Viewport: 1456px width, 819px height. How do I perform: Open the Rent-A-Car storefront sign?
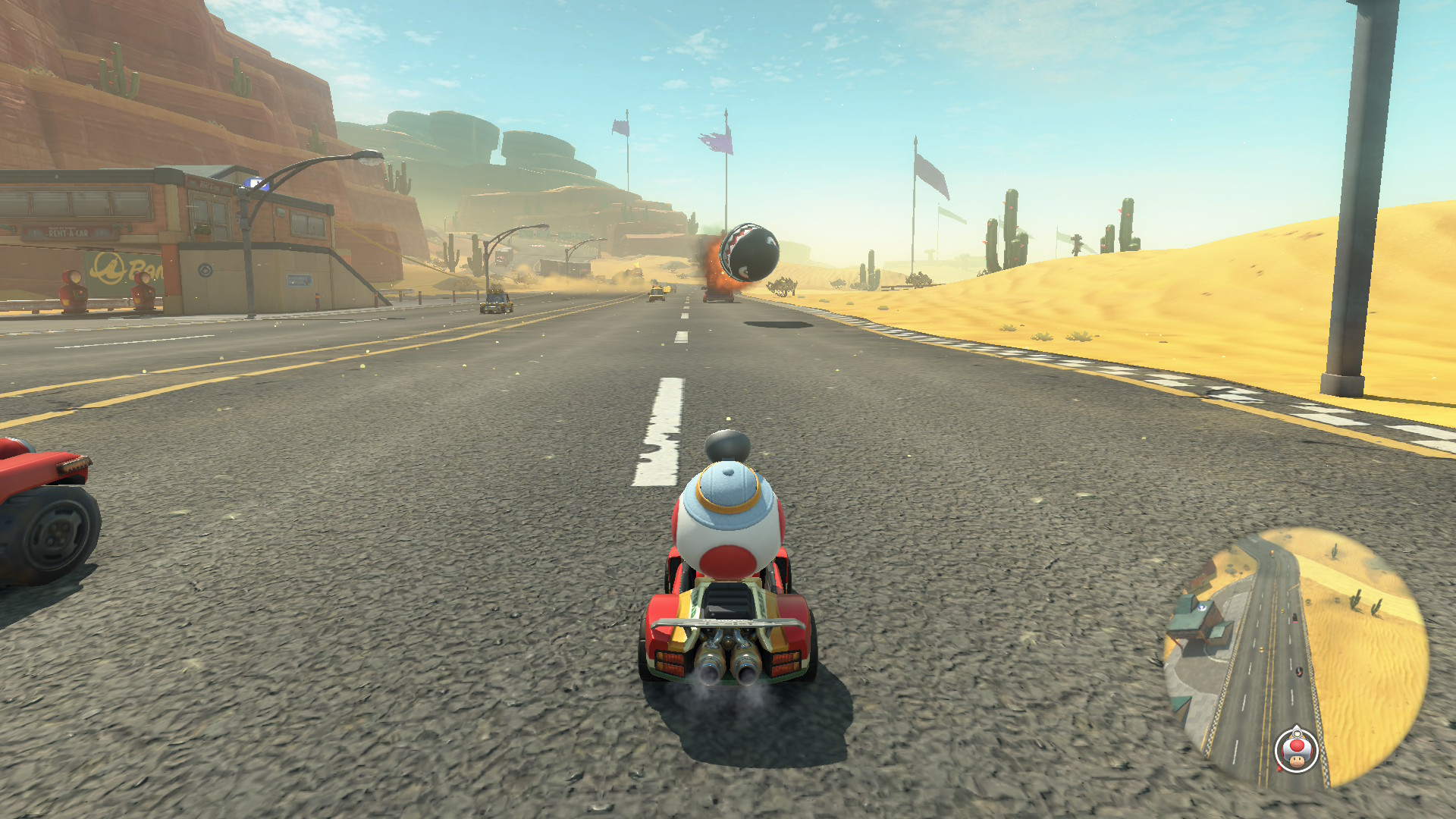(x=69, y=234)
